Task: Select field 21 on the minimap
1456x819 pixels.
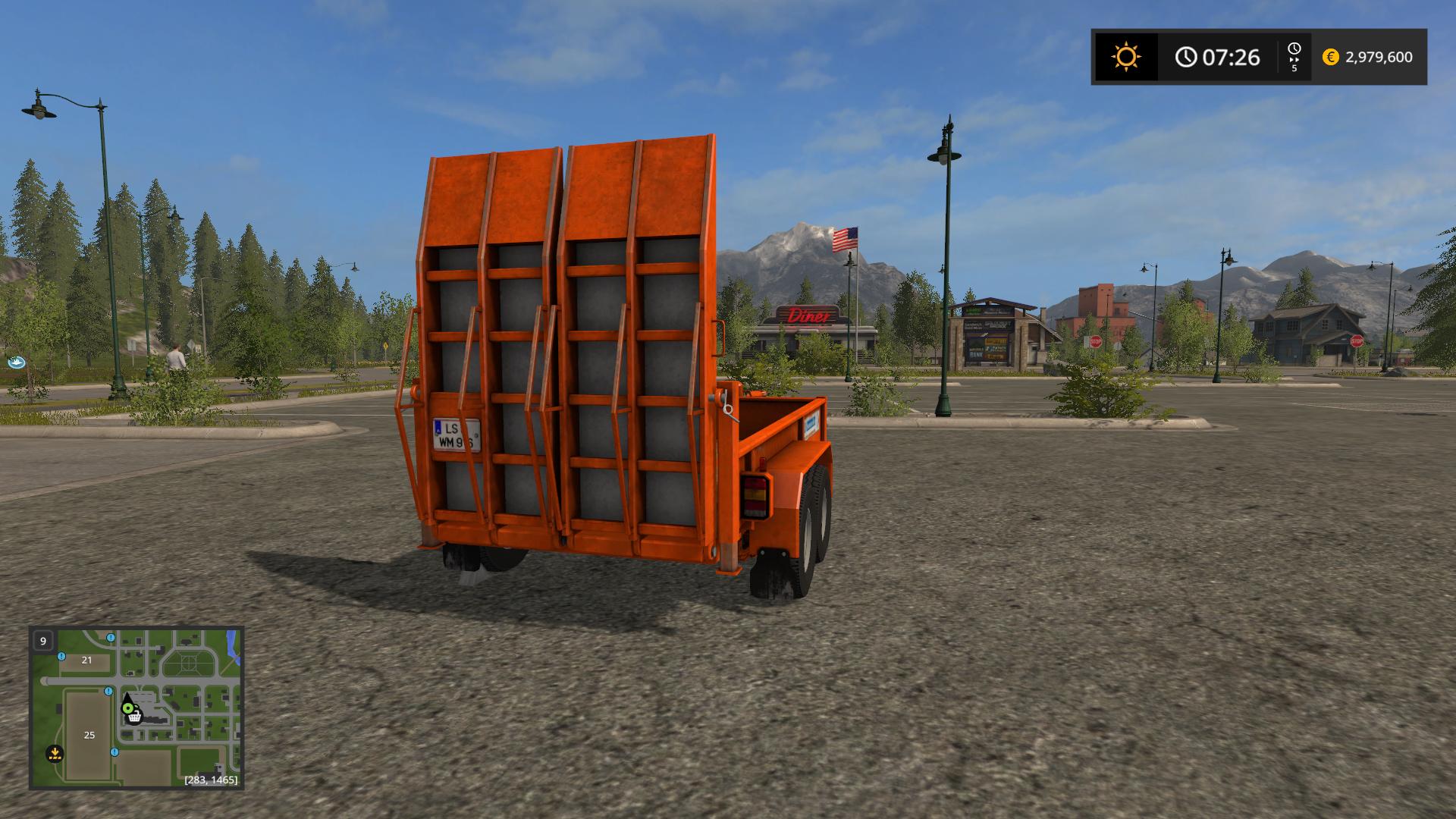Action: point(86,660)
